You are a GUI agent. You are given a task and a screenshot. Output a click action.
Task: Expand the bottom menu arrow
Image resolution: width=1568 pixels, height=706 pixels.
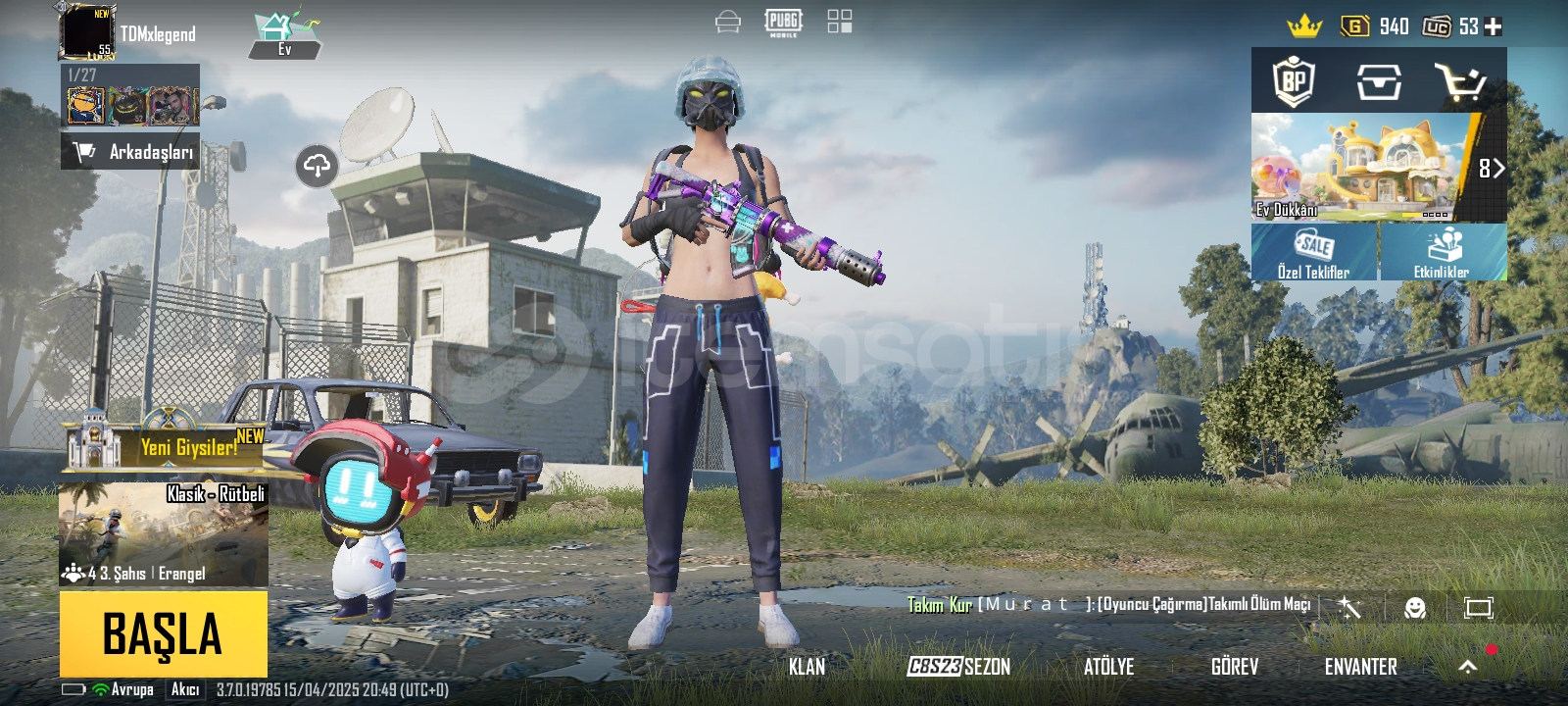point(1467,667)
